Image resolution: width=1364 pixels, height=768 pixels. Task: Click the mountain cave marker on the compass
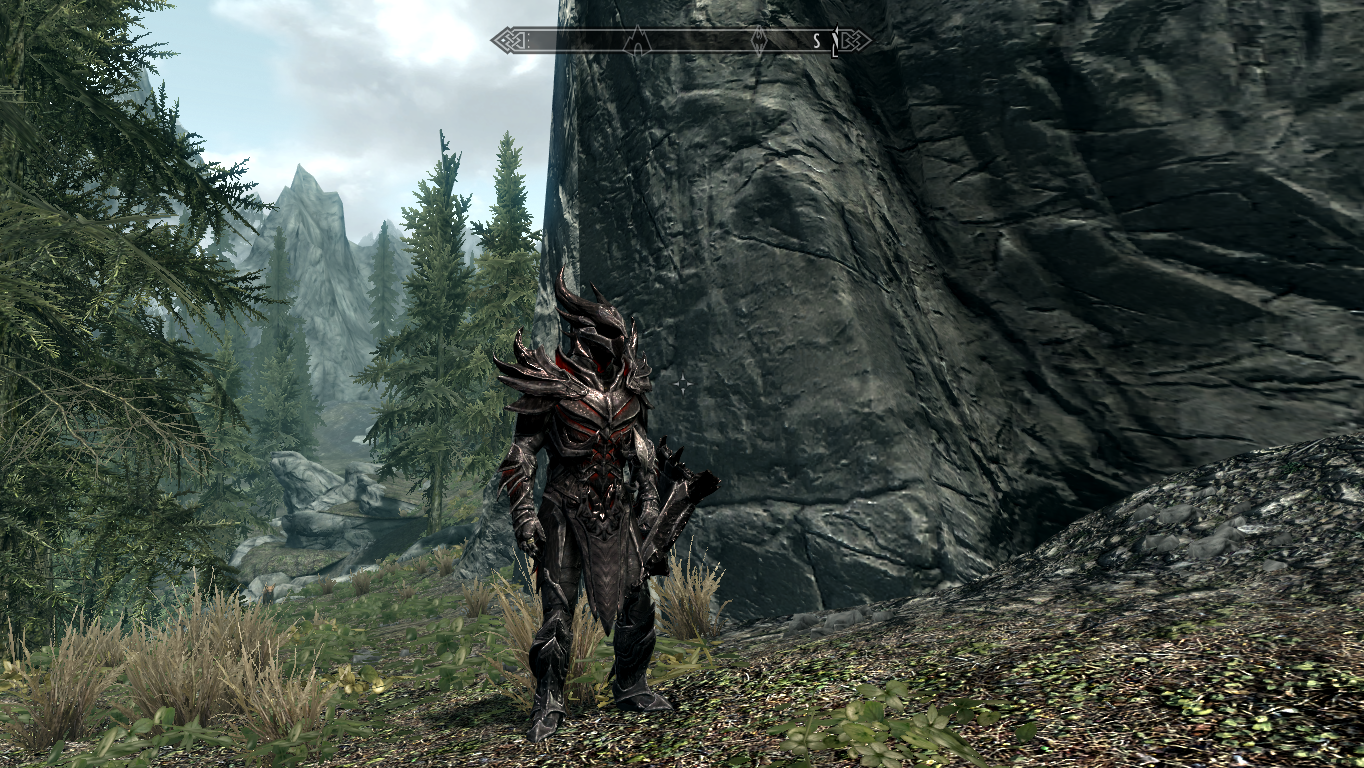[637, 41]
